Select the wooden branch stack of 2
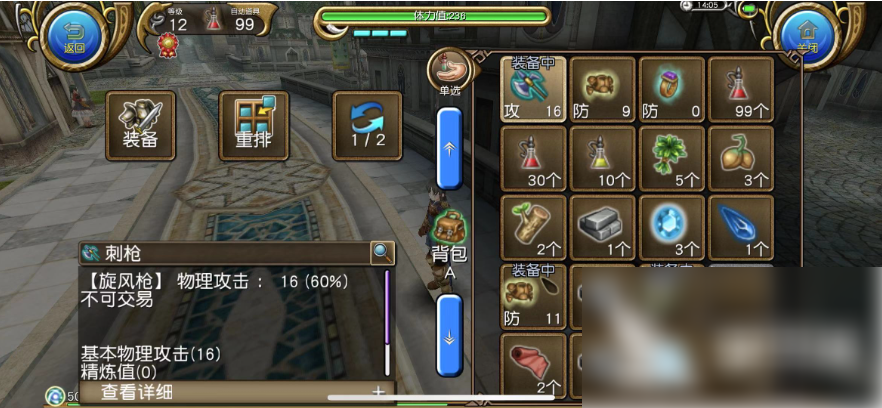Image resolution: width=882 pixels, height=408 pixels. tap(533, 227)
